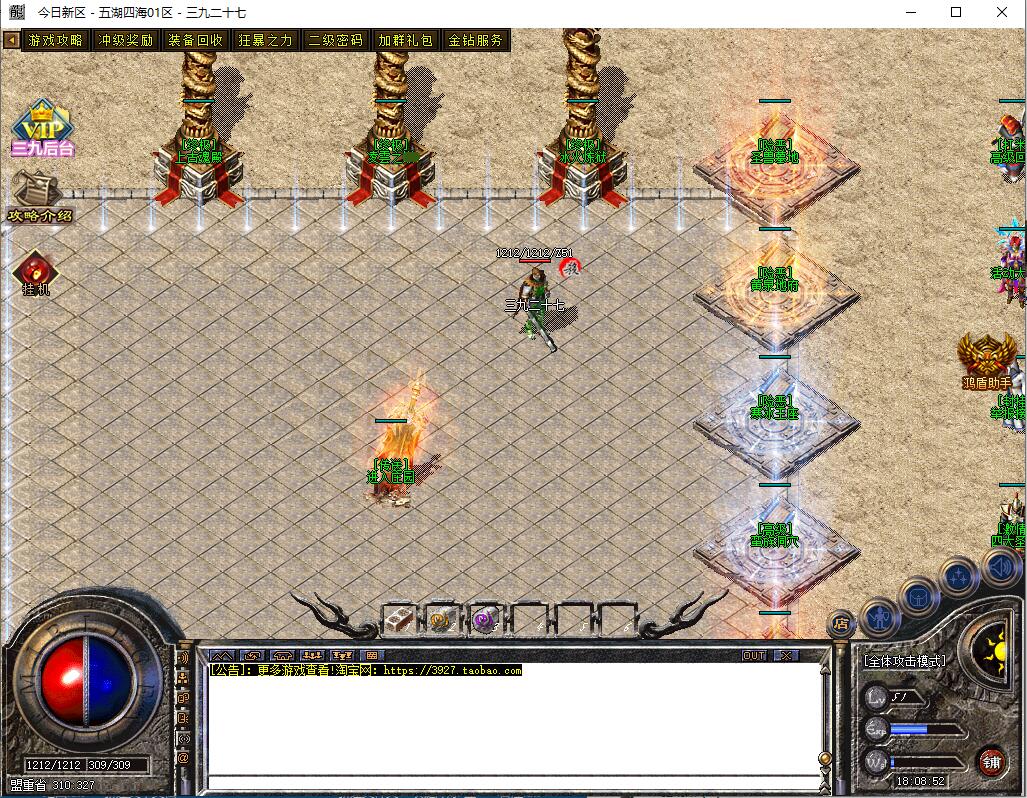Close the chat panel with X
Screen dimensions: 1027x798
787,656
